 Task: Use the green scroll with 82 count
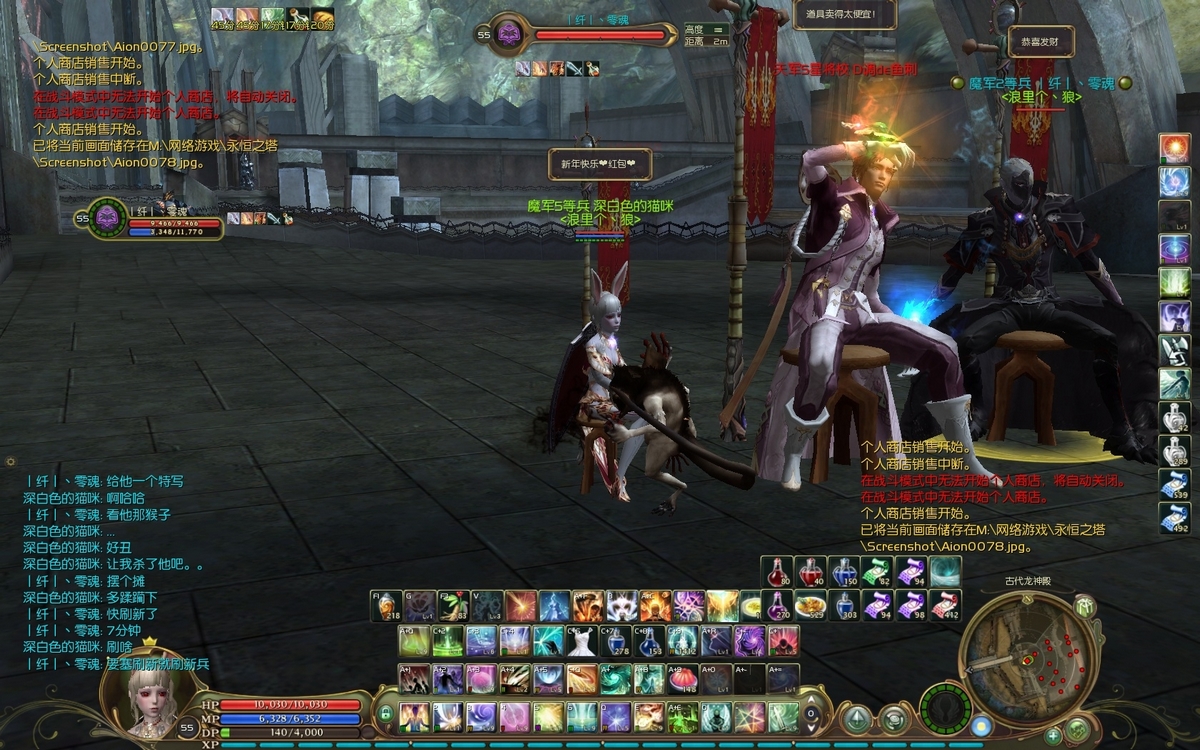click(876, 572)
